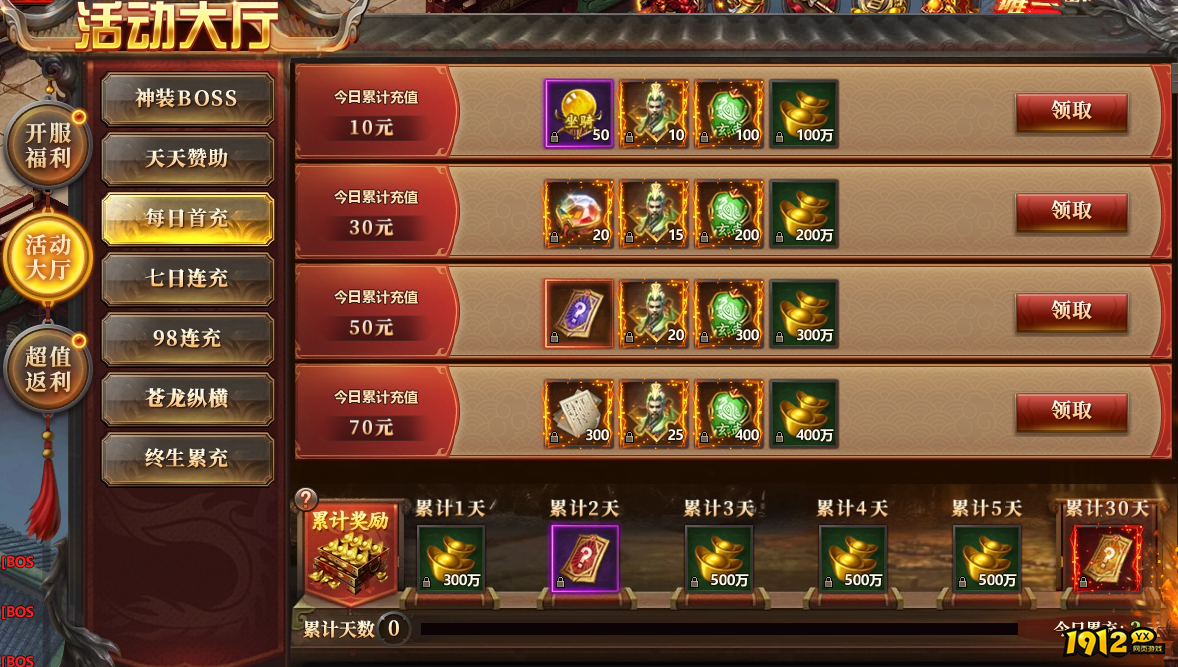
Task: Open the 七日连充 tab
Action: (187, 278)
